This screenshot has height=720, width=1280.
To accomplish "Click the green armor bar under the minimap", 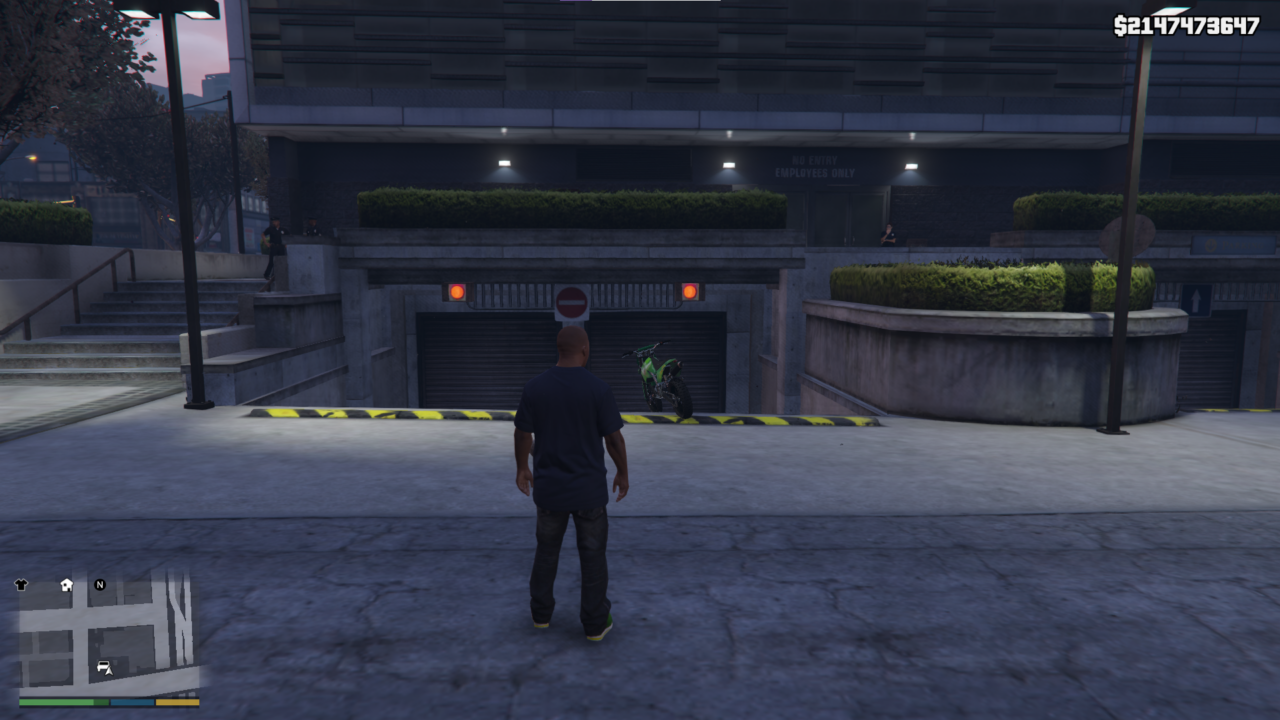I will (100, 702).
